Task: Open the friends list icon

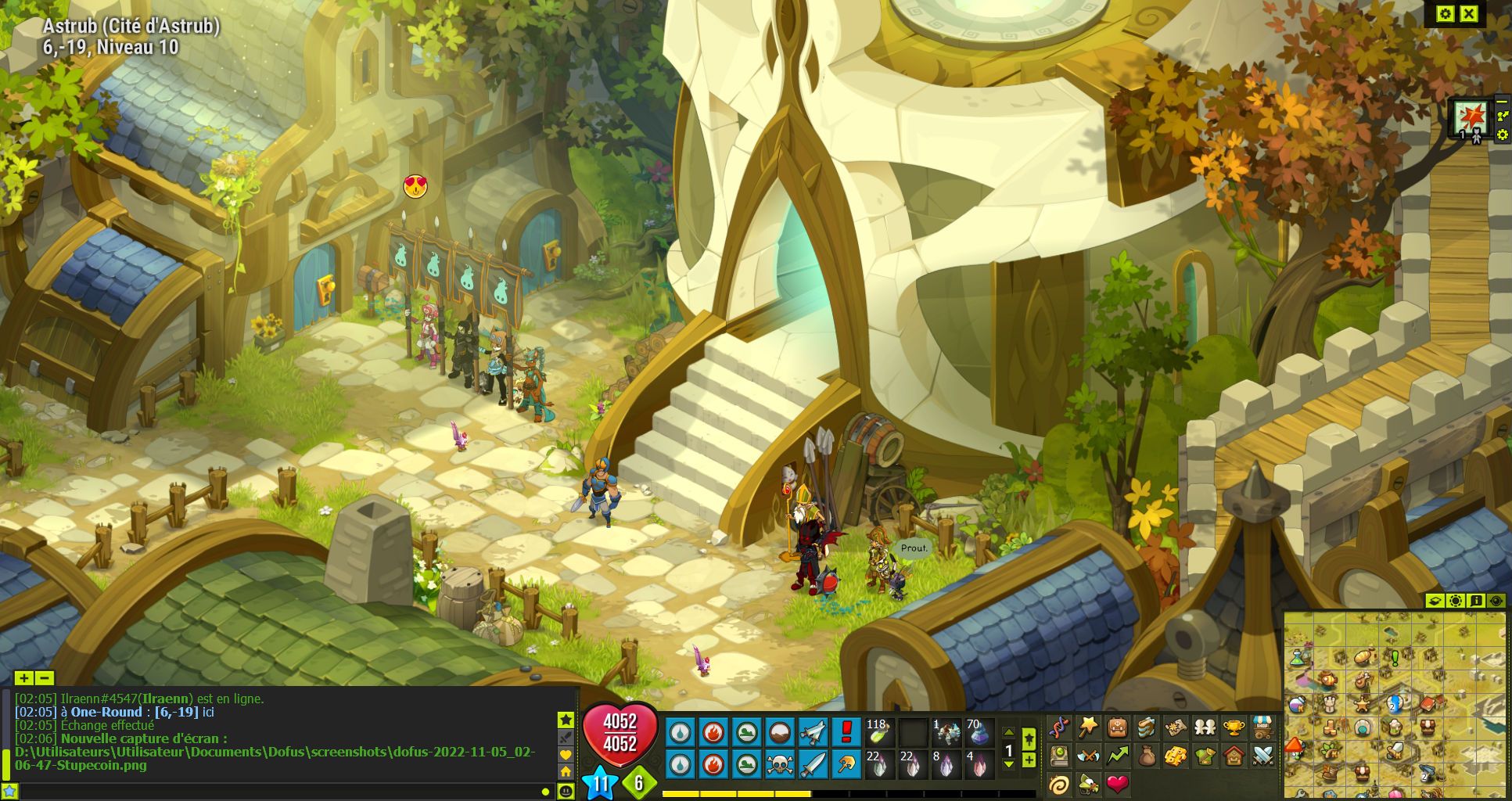Action: (x=1205, y=728)
